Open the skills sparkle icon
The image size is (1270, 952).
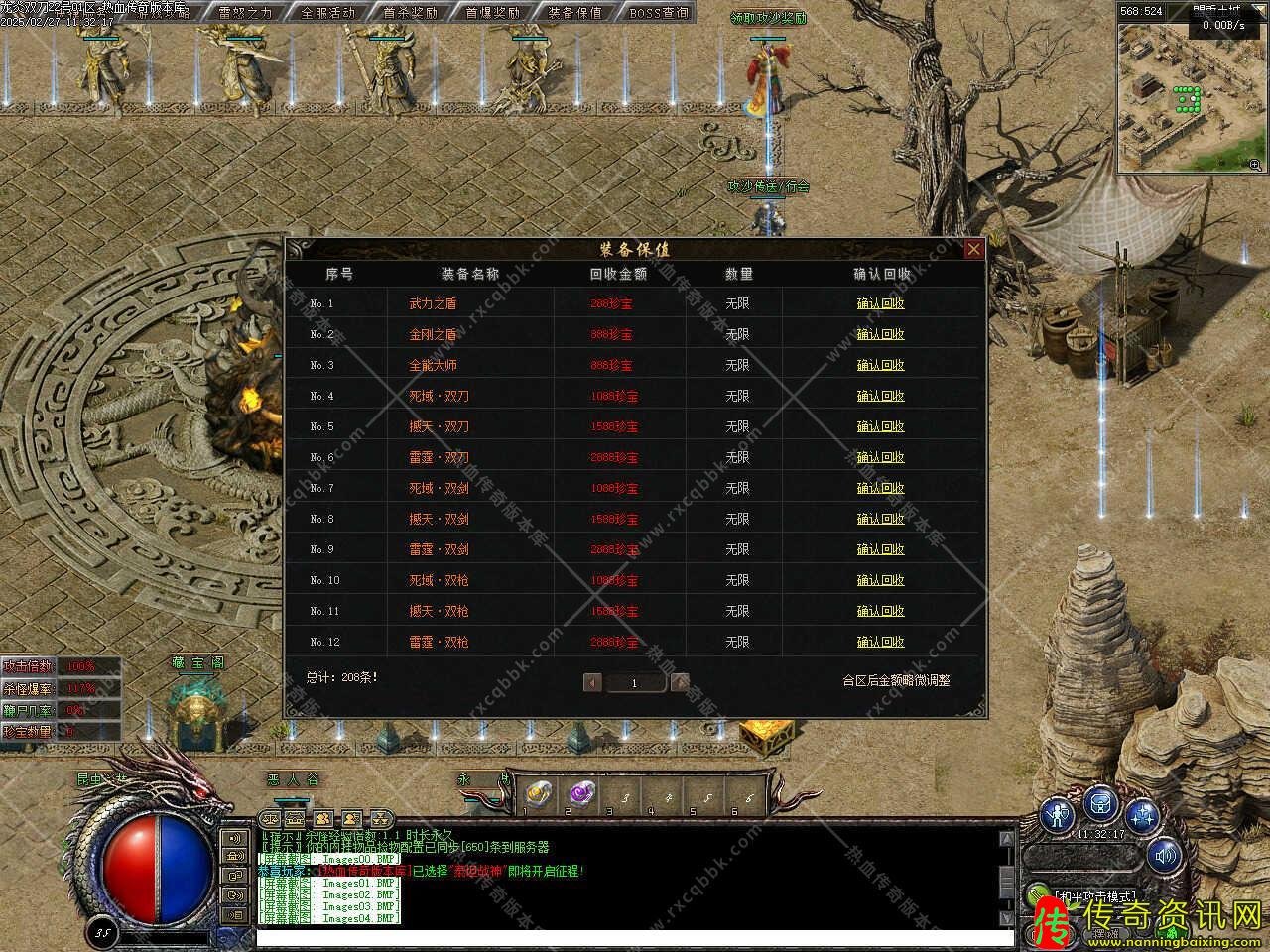click(1143, 816)
